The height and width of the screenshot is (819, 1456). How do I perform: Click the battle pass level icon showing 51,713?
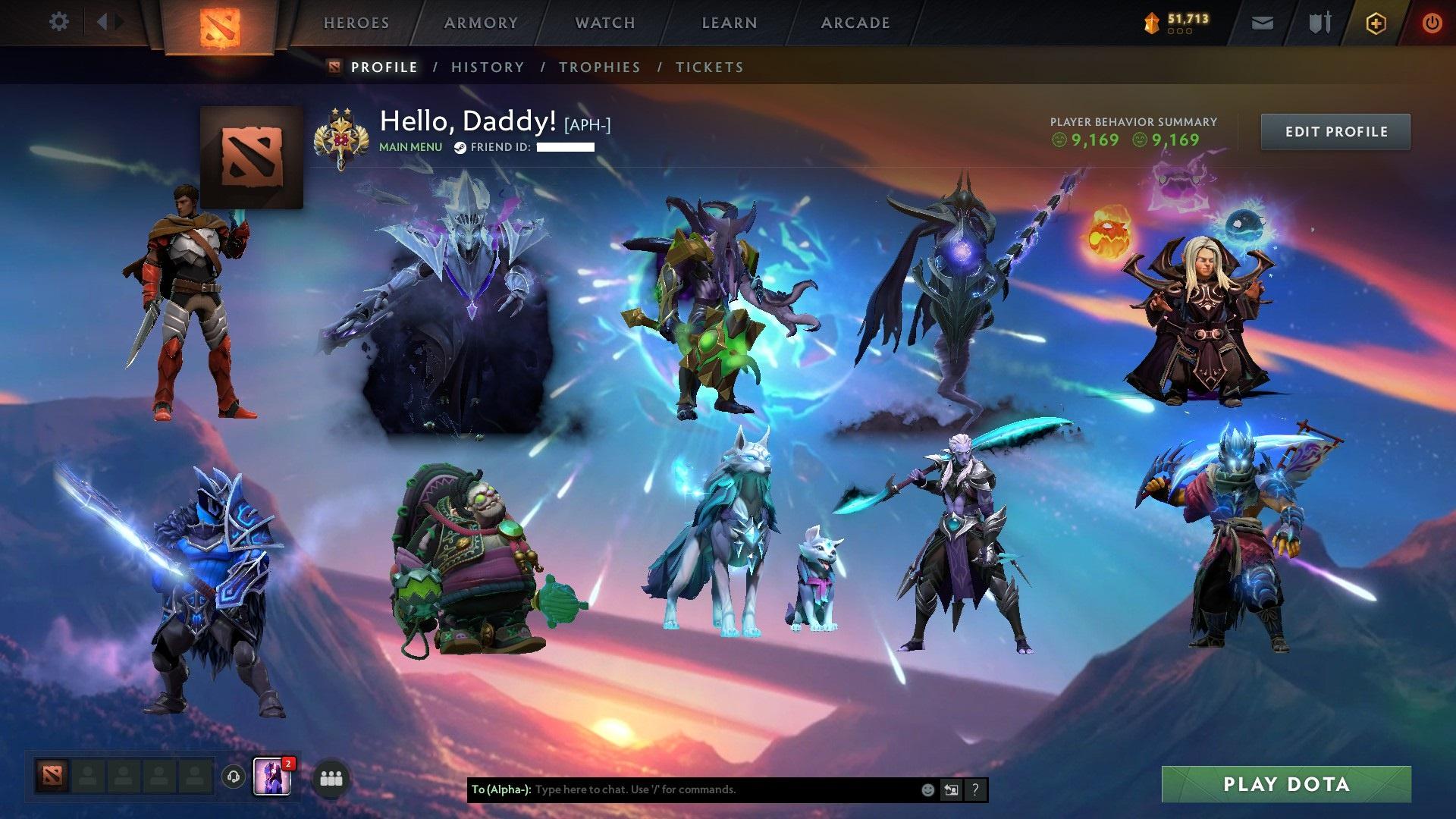1151,22
